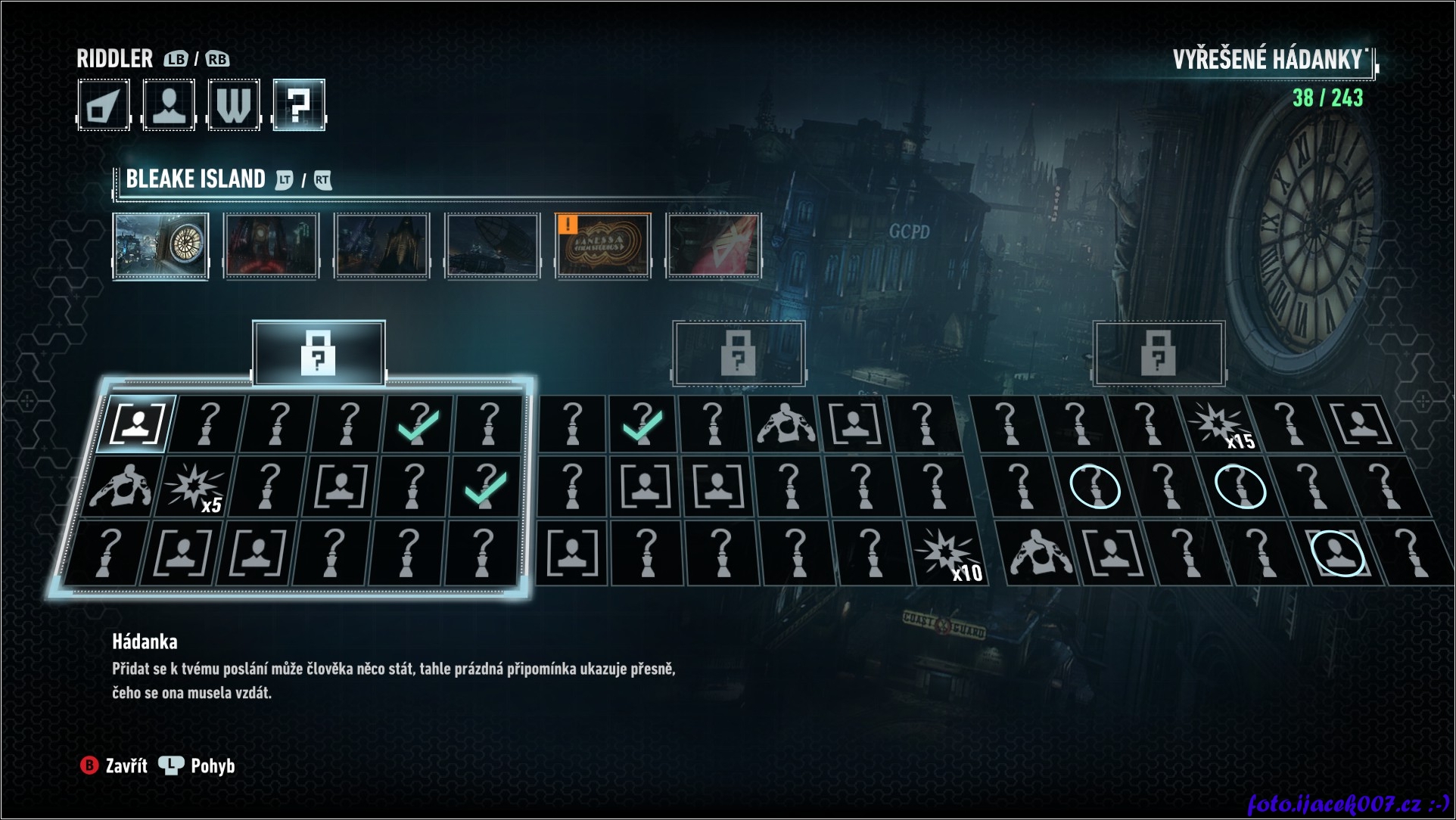Click the highlighted locked riddle header tile

click(319, 353)
